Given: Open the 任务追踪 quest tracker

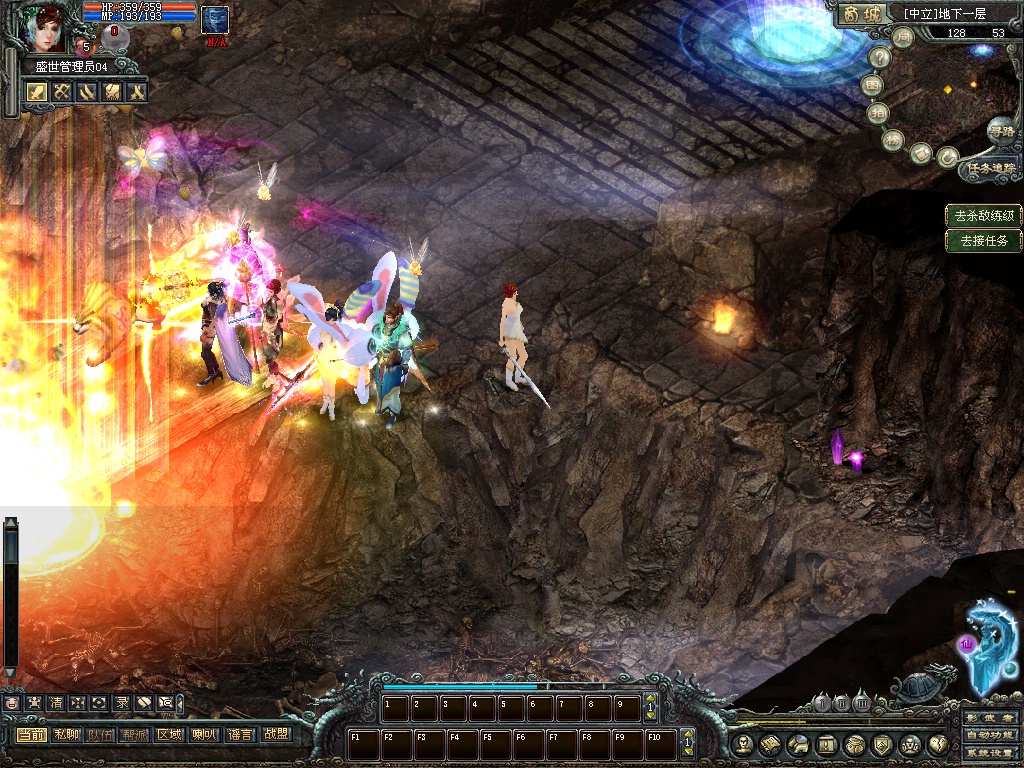Looking at the screenshot, I should pos(990,169).
